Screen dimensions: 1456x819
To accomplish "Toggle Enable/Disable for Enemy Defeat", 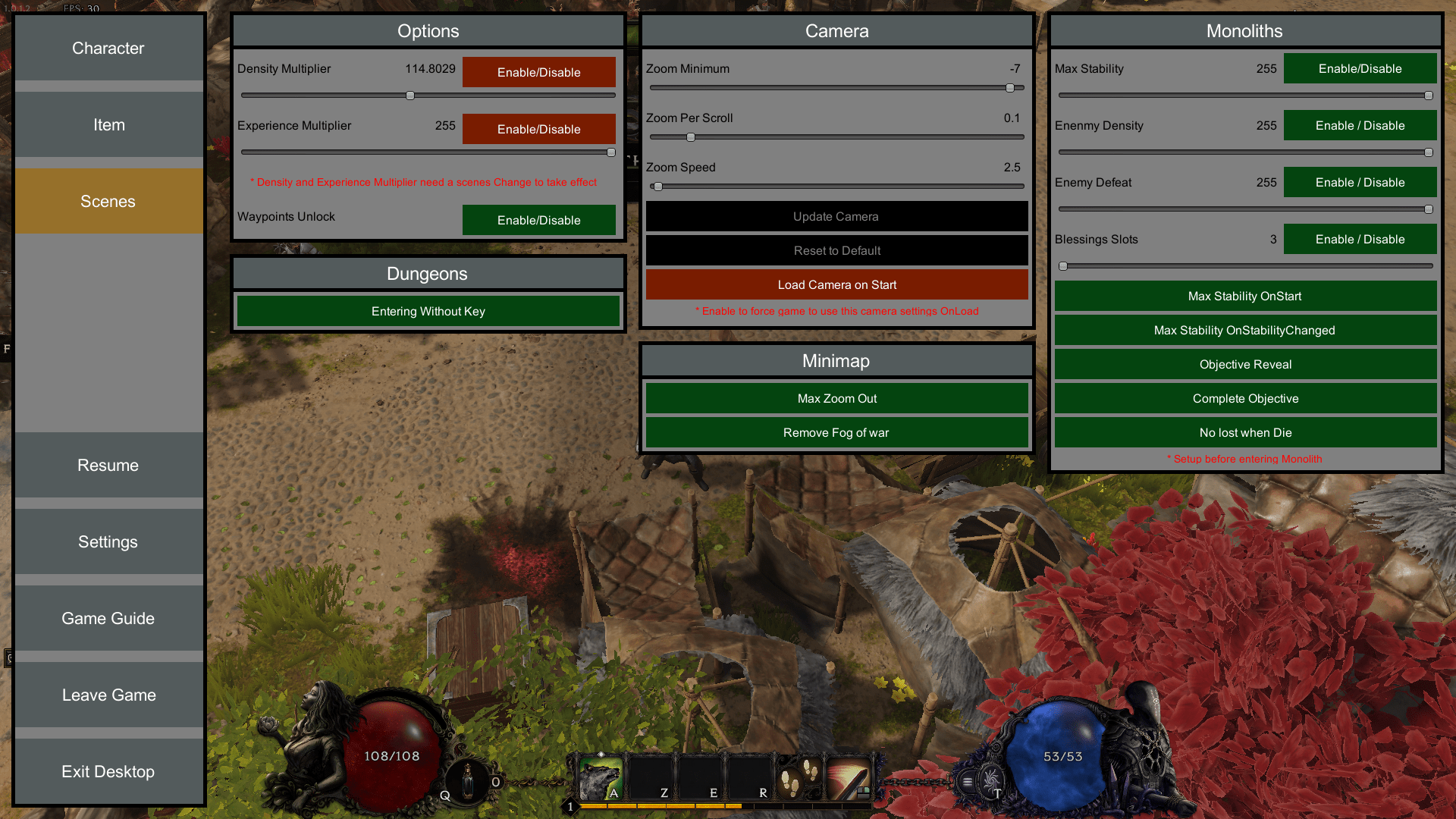I will click(1360, 182).
